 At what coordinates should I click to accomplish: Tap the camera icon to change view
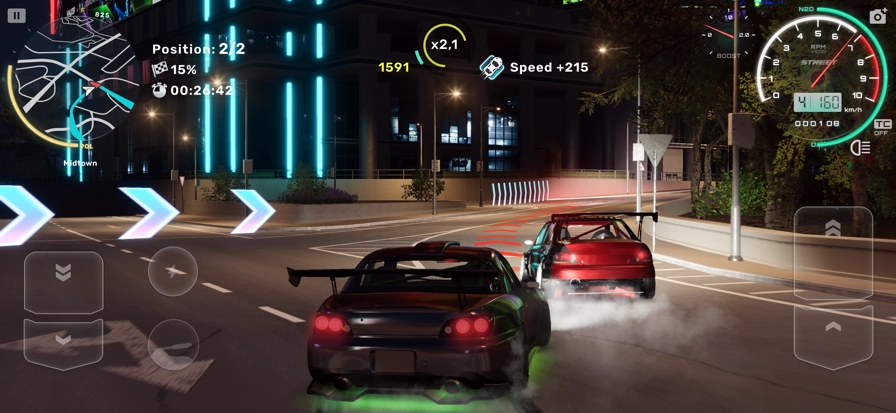(x=877, y=18)
